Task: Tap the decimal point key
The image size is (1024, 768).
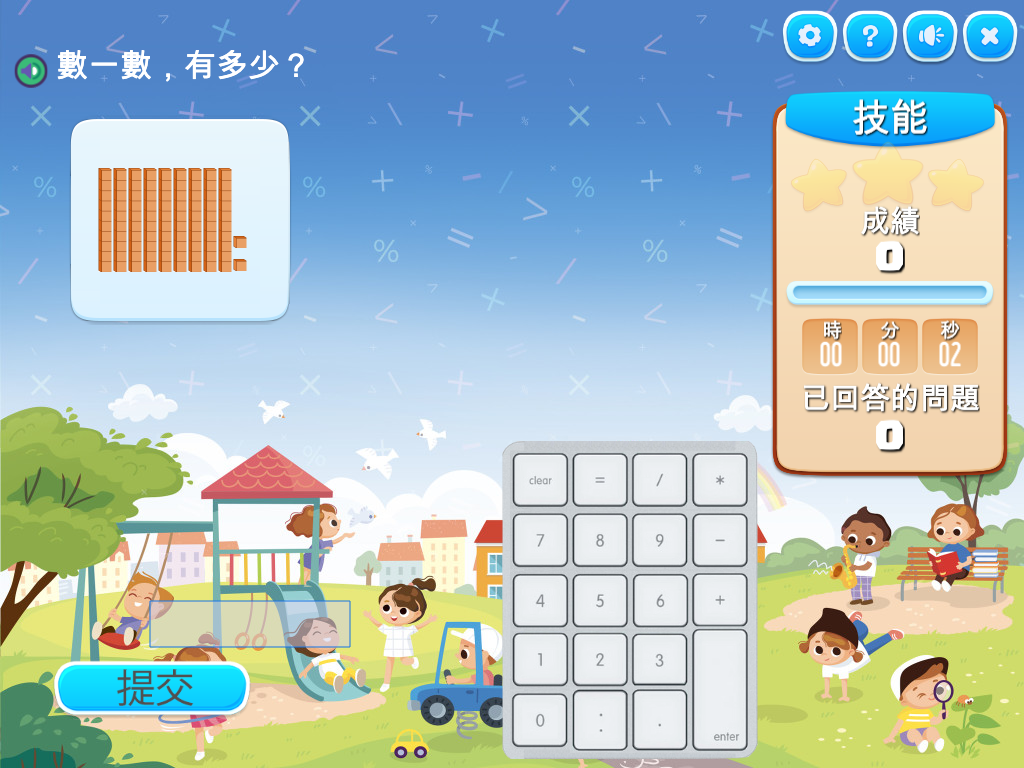Action: (660, 720)
